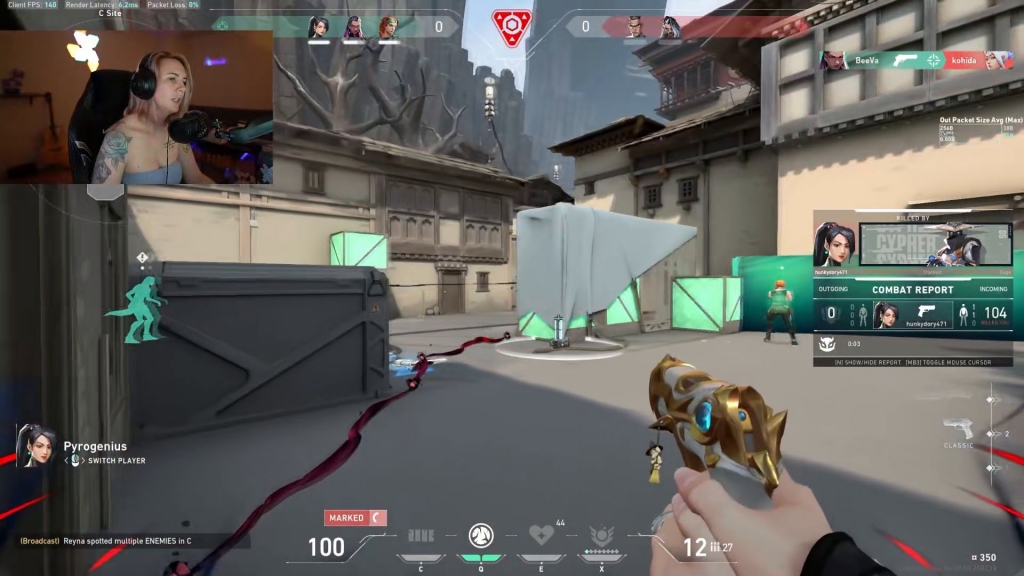The image size is (1024, 576).
Task: Click the white-haired agent portrait on the red team
Action: click(668, 27)
